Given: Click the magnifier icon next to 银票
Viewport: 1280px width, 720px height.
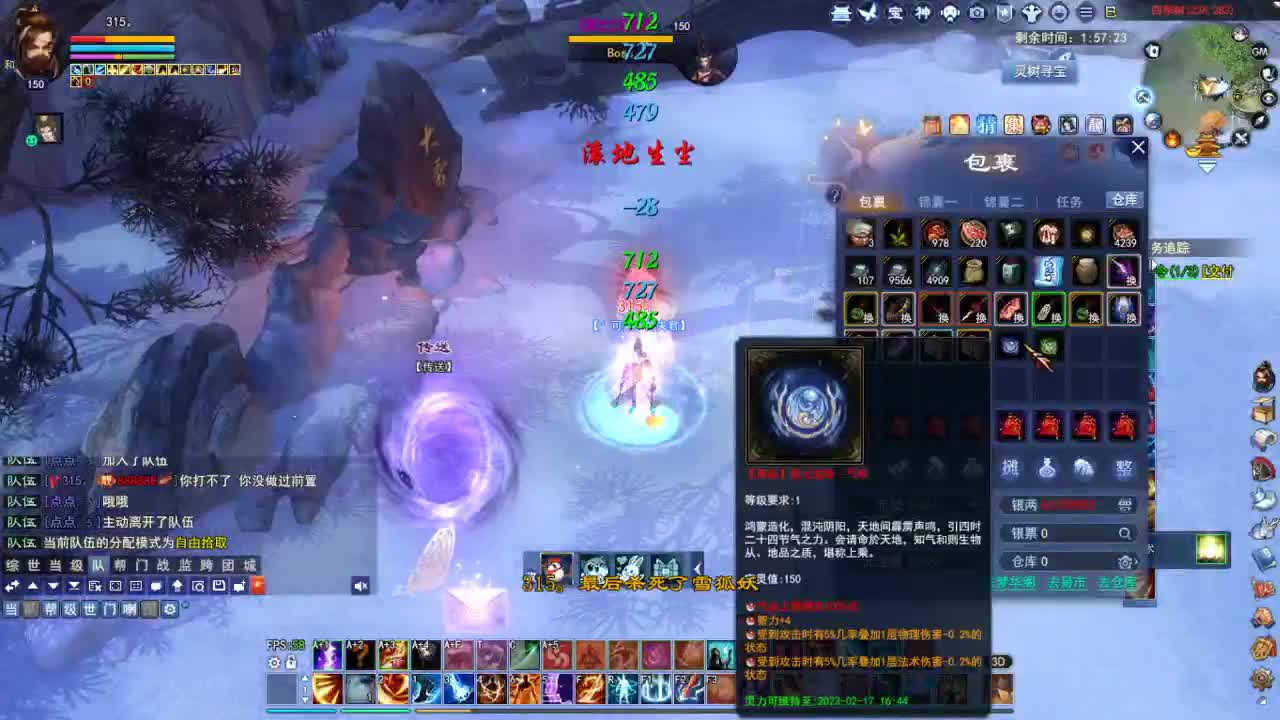Looking at the screenshot, I should [1125, 532].
